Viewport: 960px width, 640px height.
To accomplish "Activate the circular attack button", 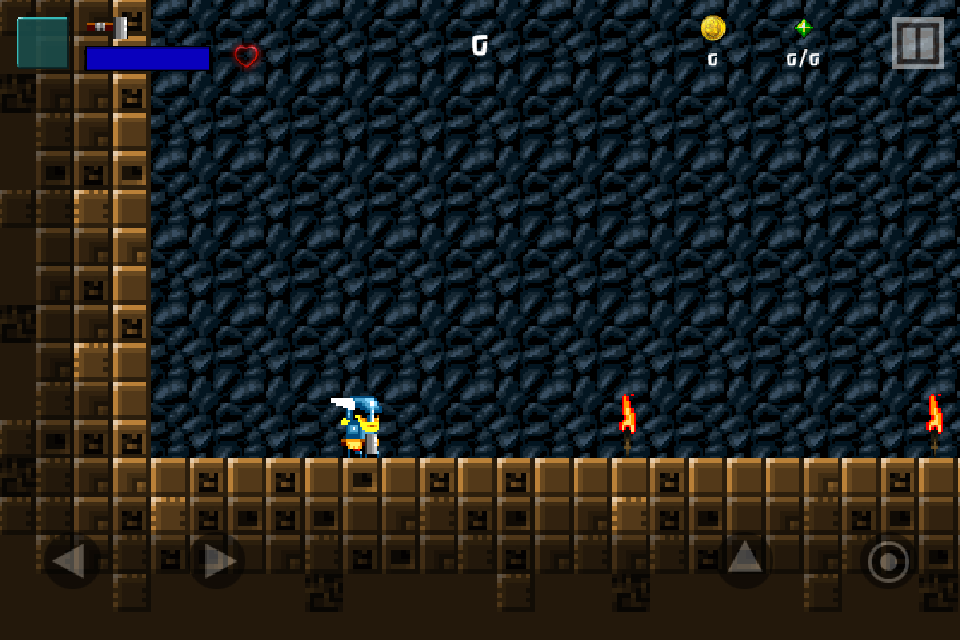I will point(888,561).
